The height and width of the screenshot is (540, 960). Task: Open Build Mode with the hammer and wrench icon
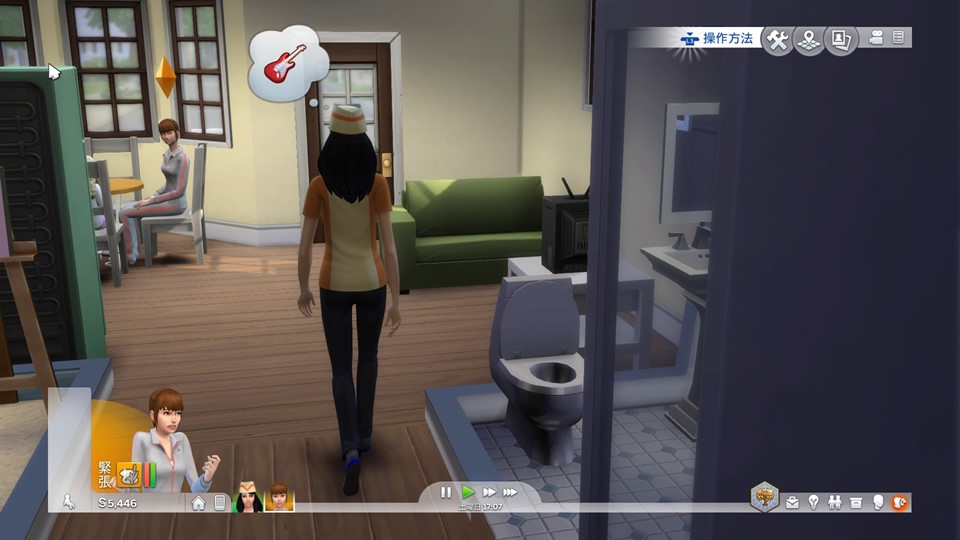point(777,40)
